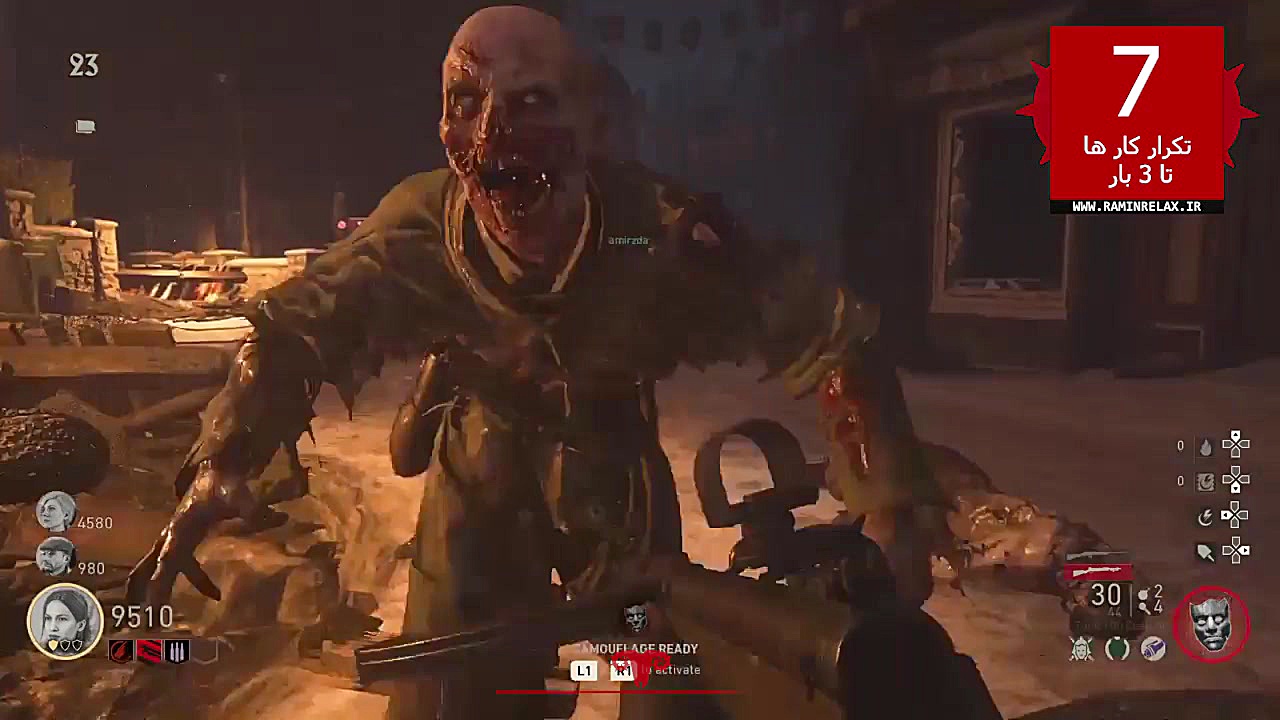
Task: Click the battery icon below the round counter
Action: (85, 127)
